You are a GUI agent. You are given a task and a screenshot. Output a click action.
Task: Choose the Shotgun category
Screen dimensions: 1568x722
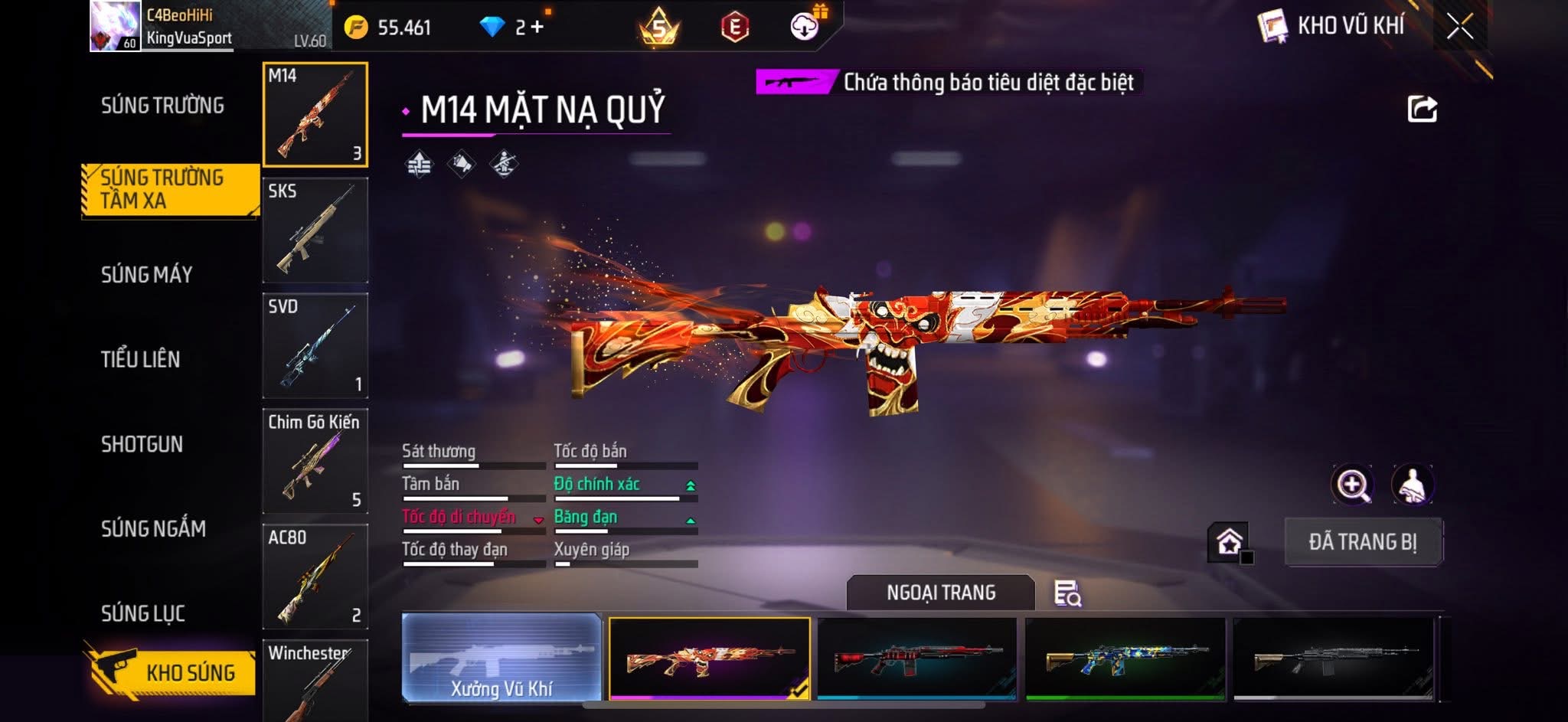[142, 444]
